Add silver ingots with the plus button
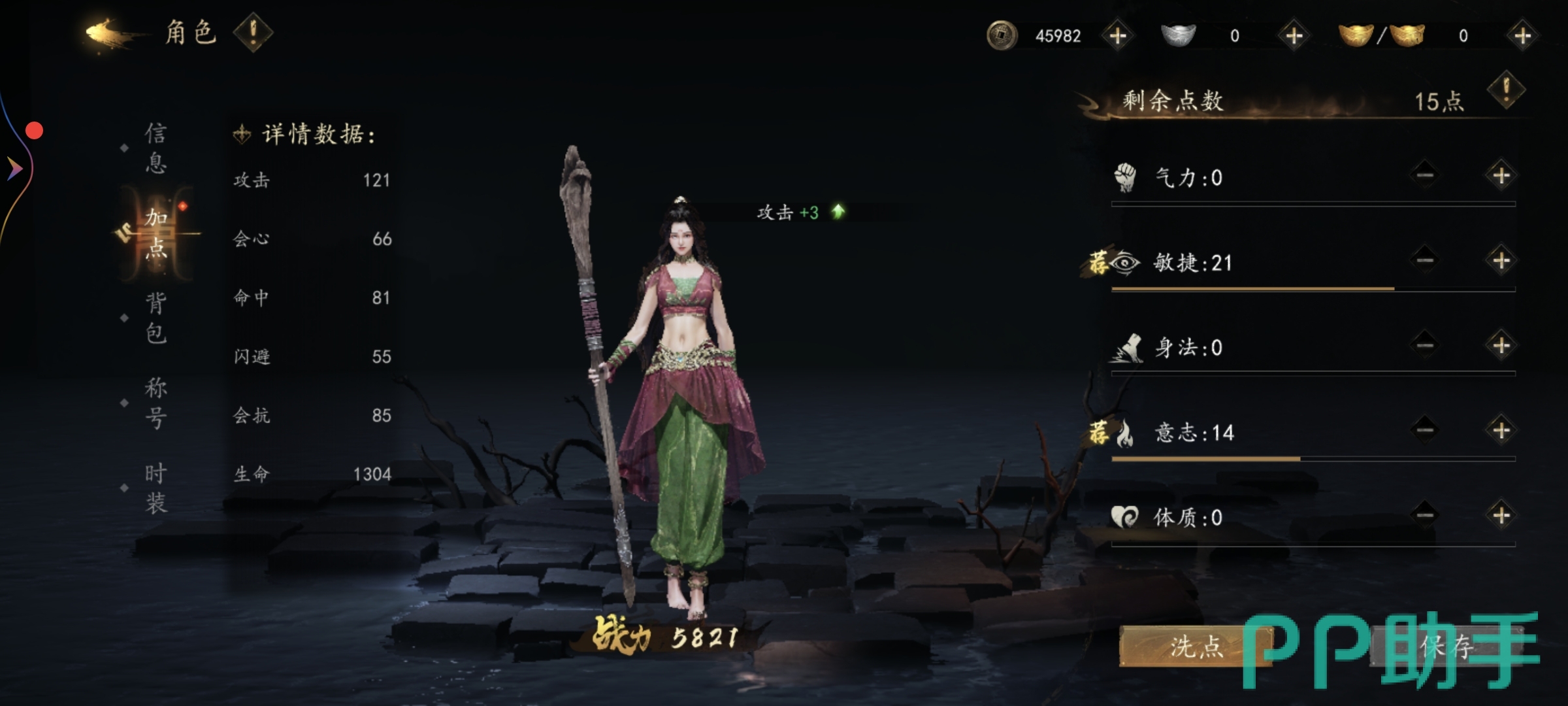The image size is (1568, 706). [1294, 35]
